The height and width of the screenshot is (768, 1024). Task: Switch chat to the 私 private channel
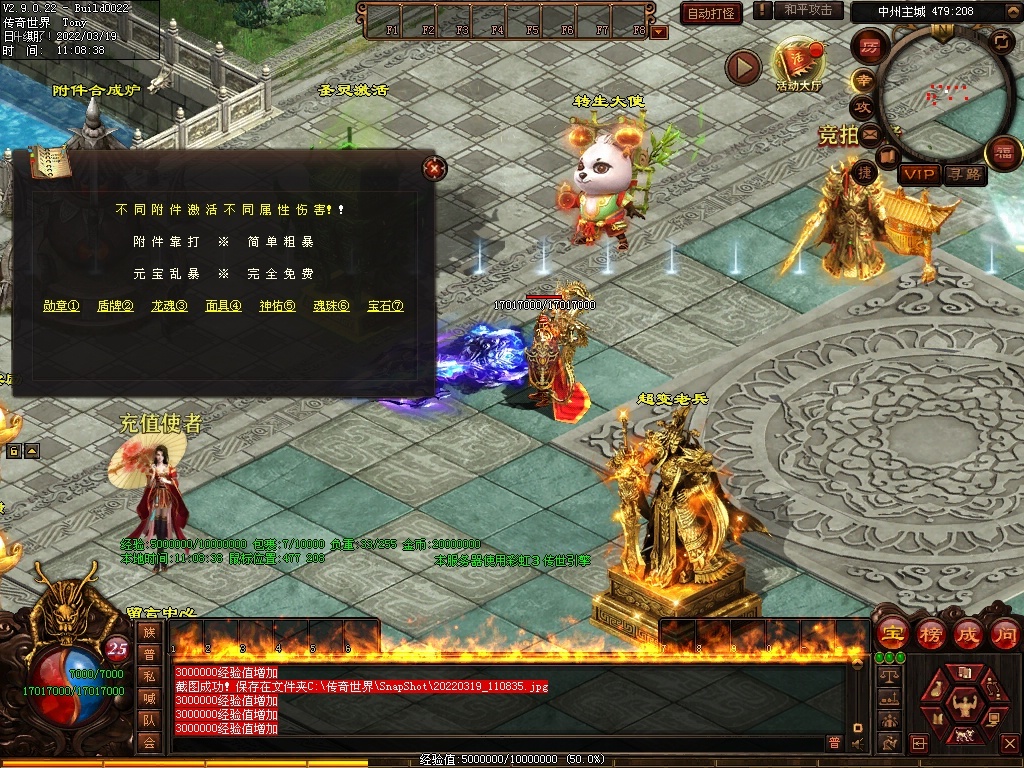tap(149, 676)
